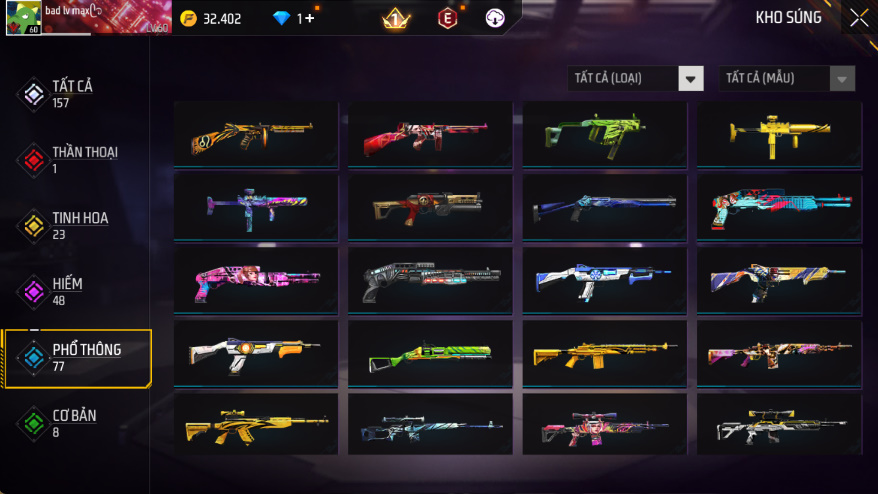Choose the red and pink Thompson skin
This screenshot has width=878, height=494.
click(430, 133)
